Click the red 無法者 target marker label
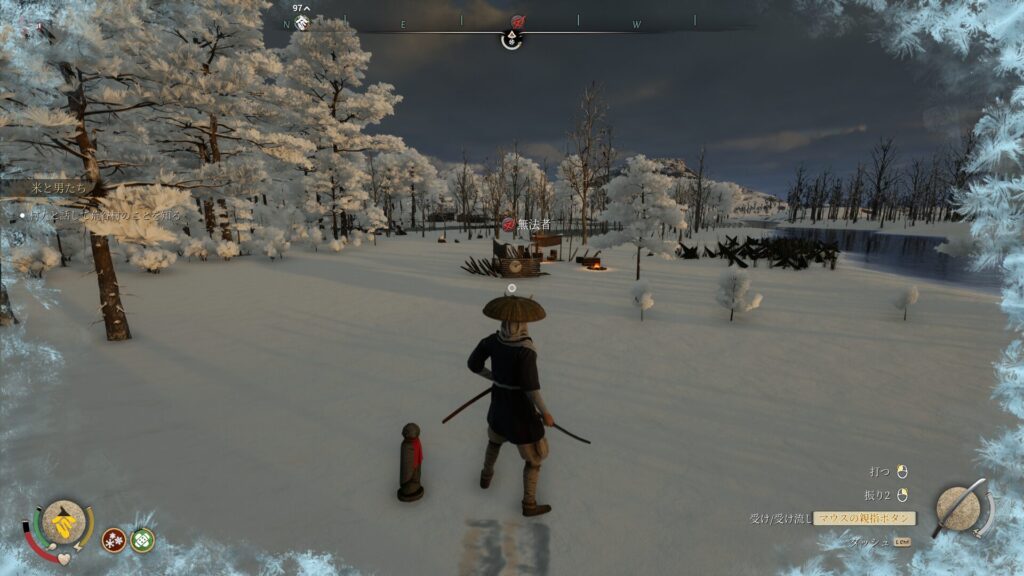The width and height of the screenshot is (1024, 576). [527, 224]
